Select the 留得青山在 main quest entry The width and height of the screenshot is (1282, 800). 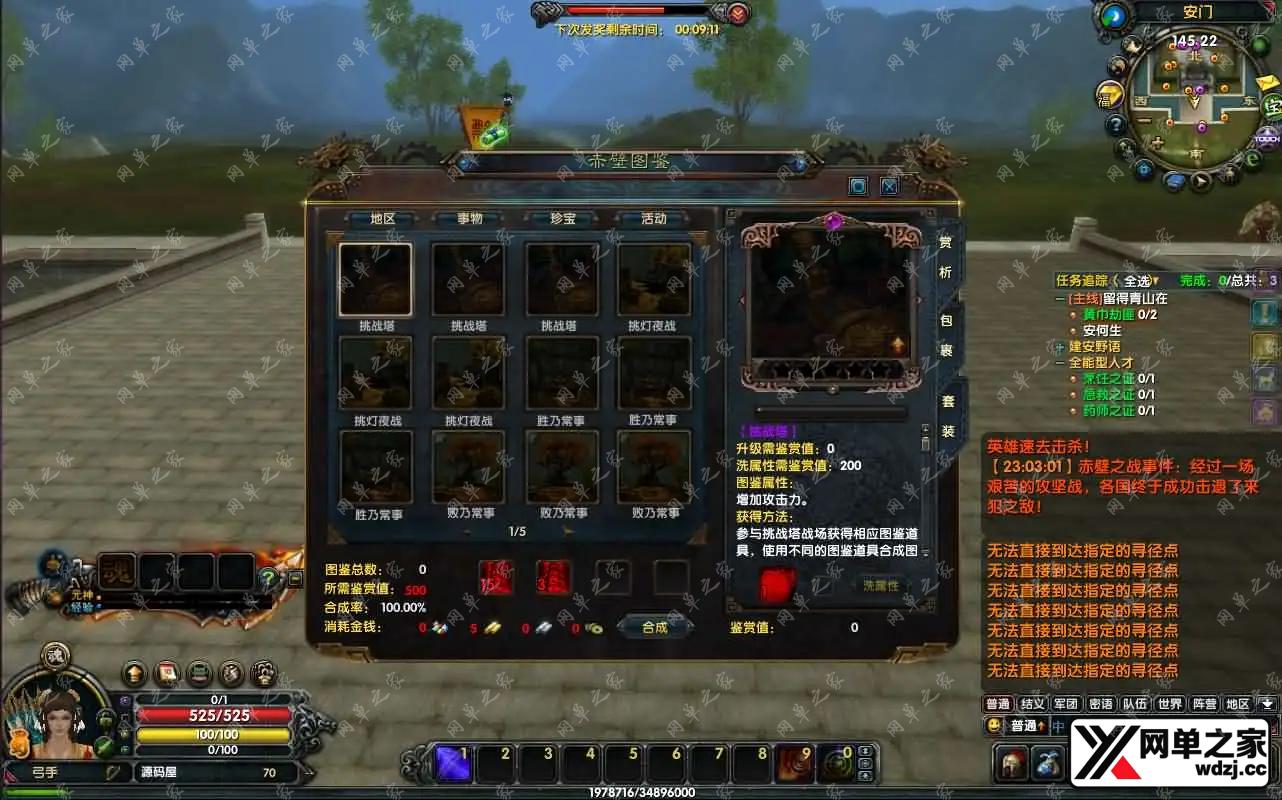[x=1130, y=298]
